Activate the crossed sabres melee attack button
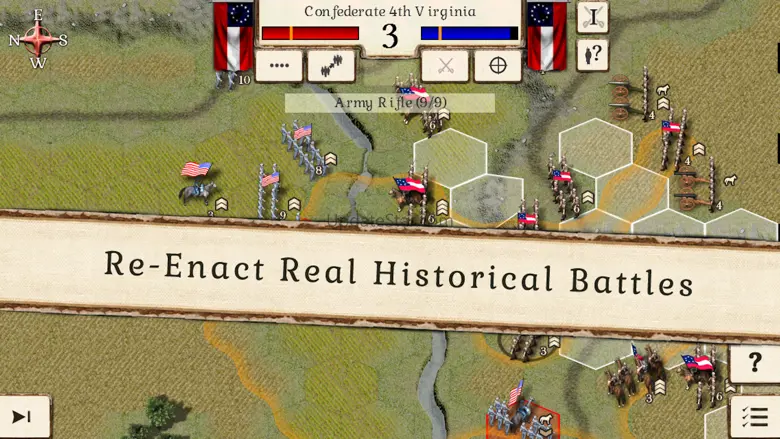Screen dimensions: 780x439 [x=446, y=66]
